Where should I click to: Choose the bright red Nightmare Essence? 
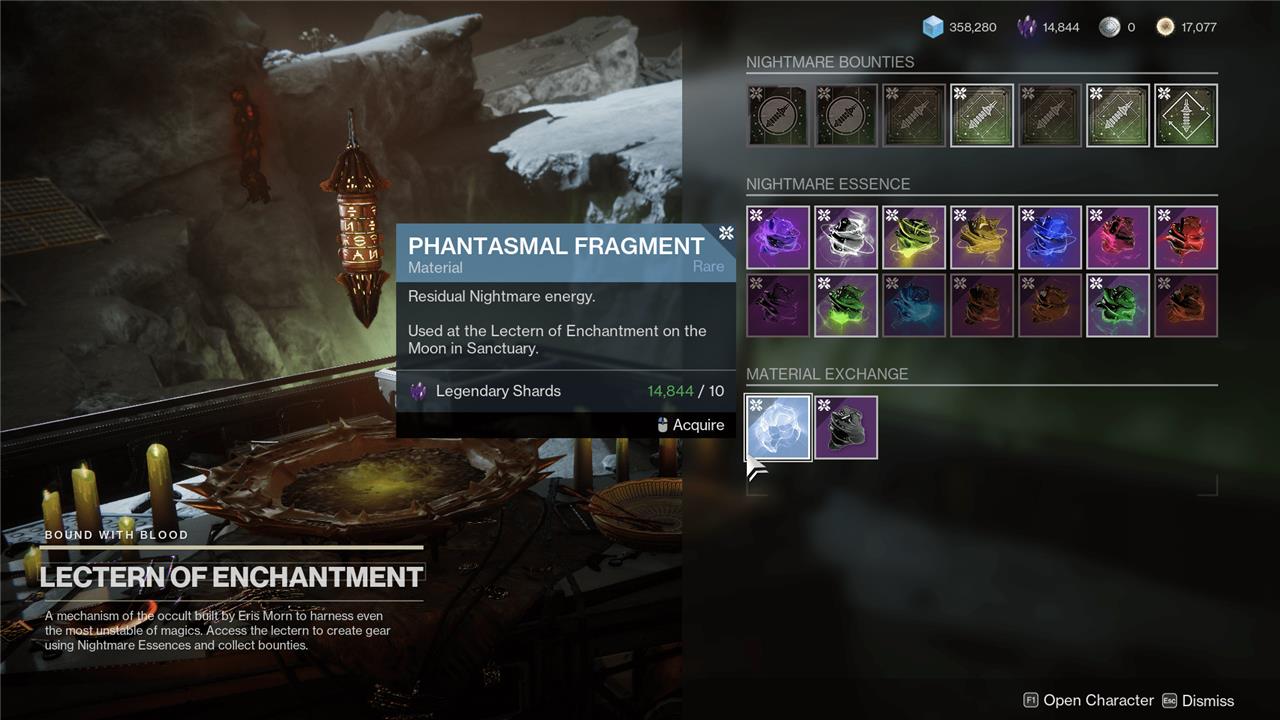coord(1186,238)
